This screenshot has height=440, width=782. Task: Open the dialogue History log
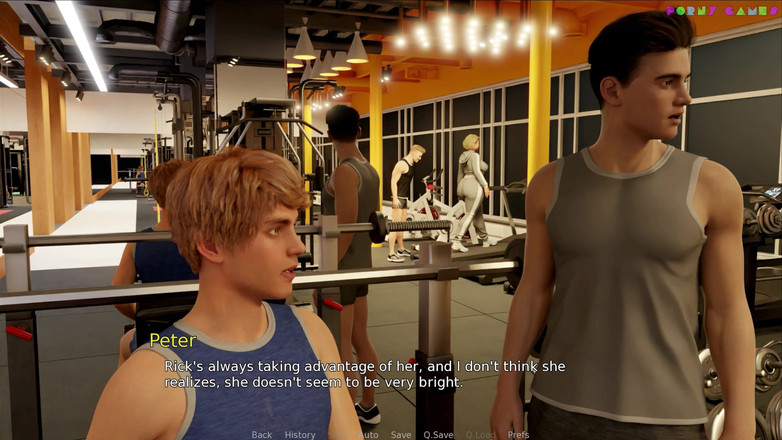click(300, 435)
